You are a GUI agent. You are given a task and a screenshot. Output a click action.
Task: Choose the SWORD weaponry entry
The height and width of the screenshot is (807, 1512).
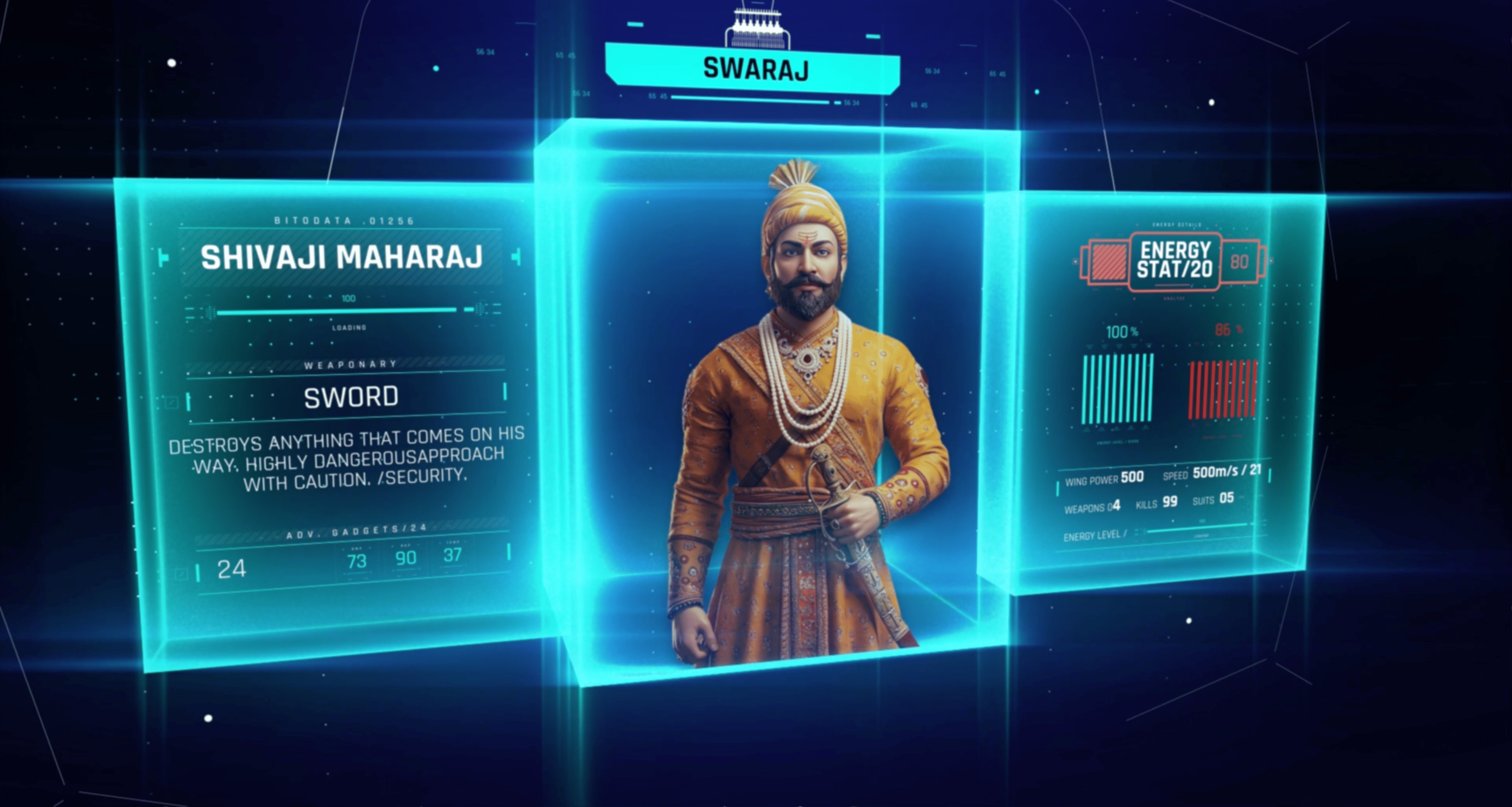(350, 397)
